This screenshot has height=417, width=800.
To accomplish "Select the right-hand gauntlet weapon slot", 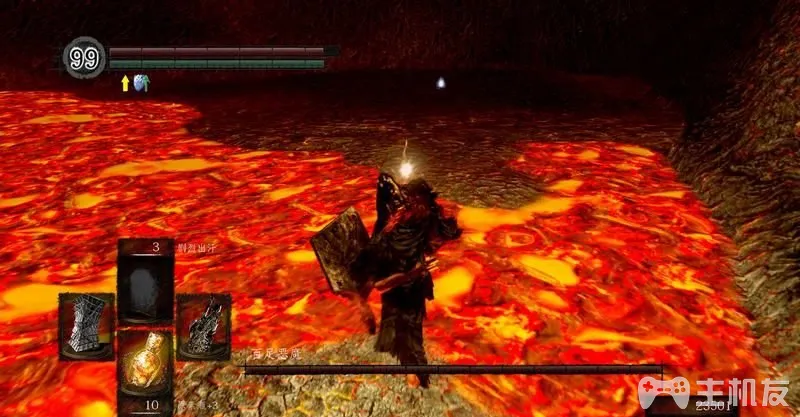I will tap(203, 326).
